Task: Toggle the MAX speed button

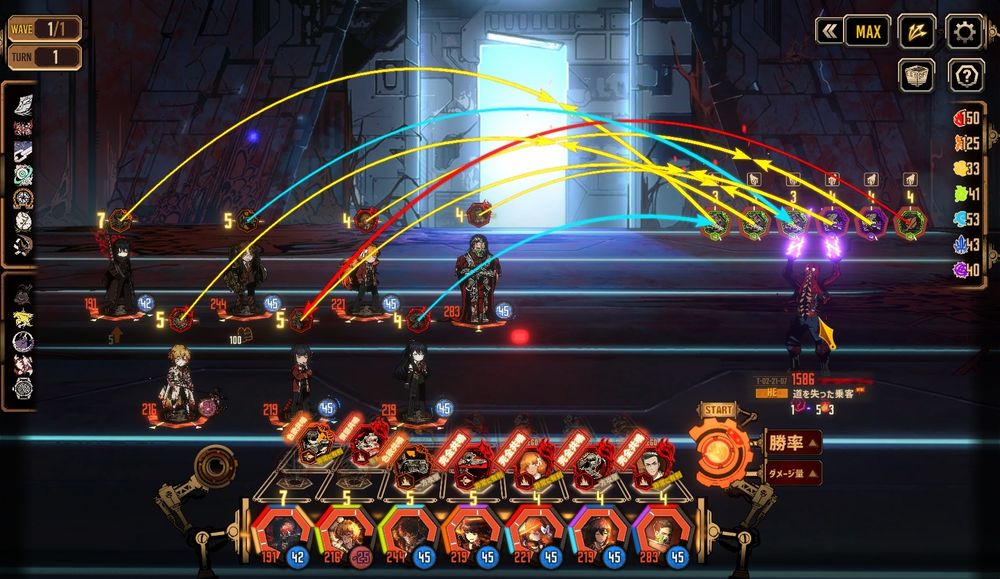Action: tap(868, 31)
